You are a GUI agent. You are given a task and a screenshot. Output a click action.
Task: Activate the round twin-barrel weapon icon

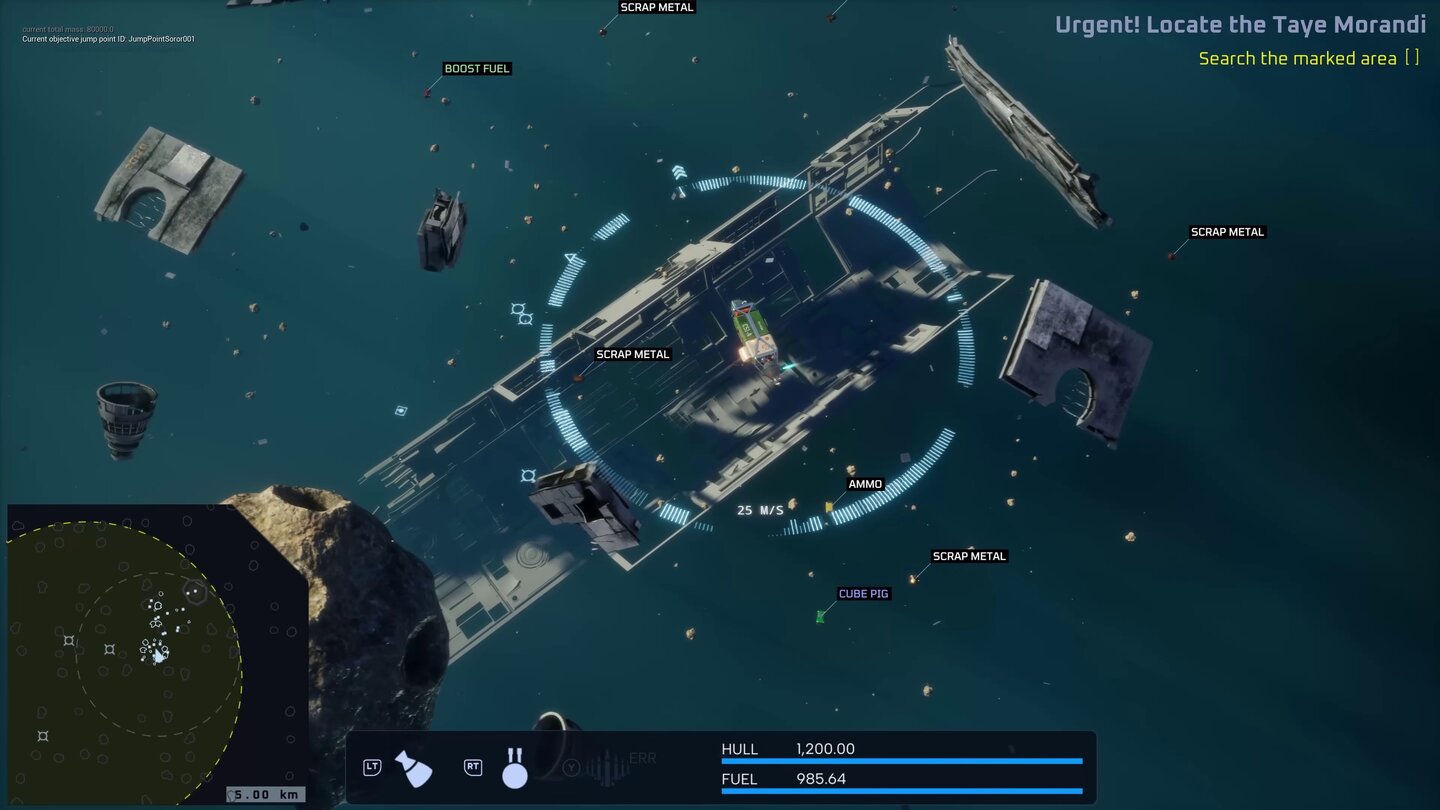point(514,768)
